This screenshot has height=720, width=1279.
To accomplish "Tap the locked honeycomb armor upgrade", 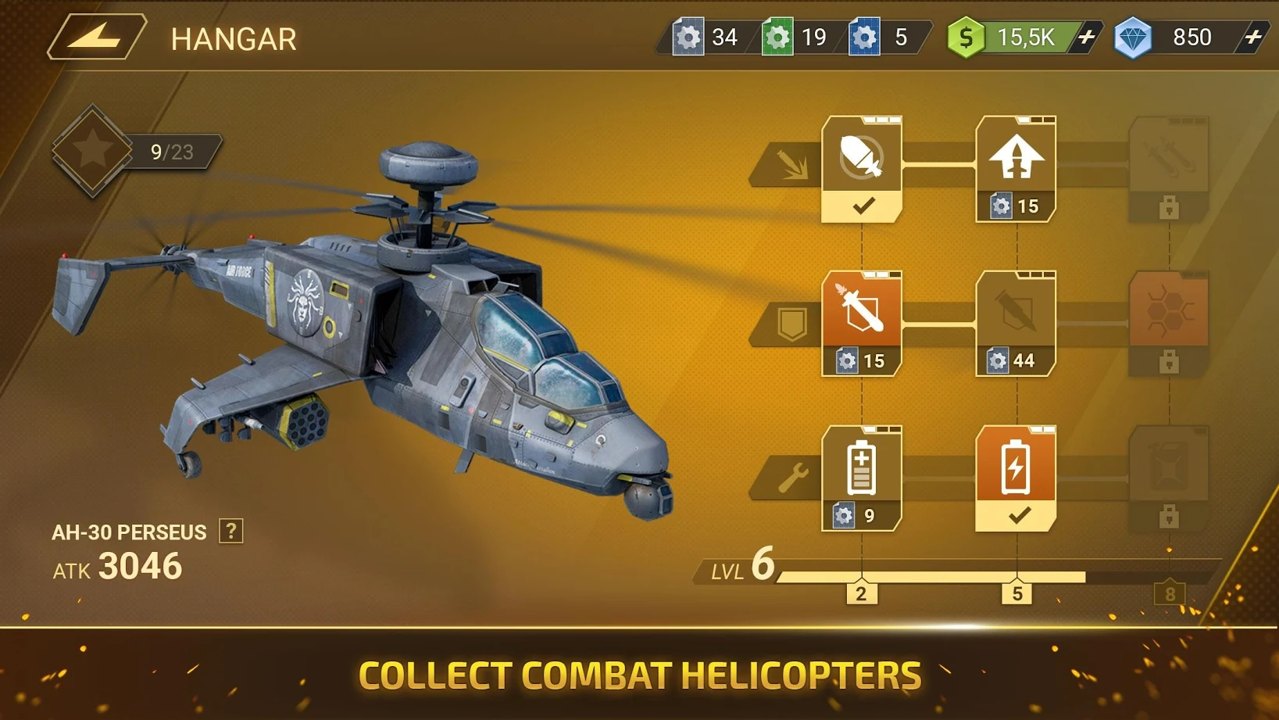I will 1168,323.
